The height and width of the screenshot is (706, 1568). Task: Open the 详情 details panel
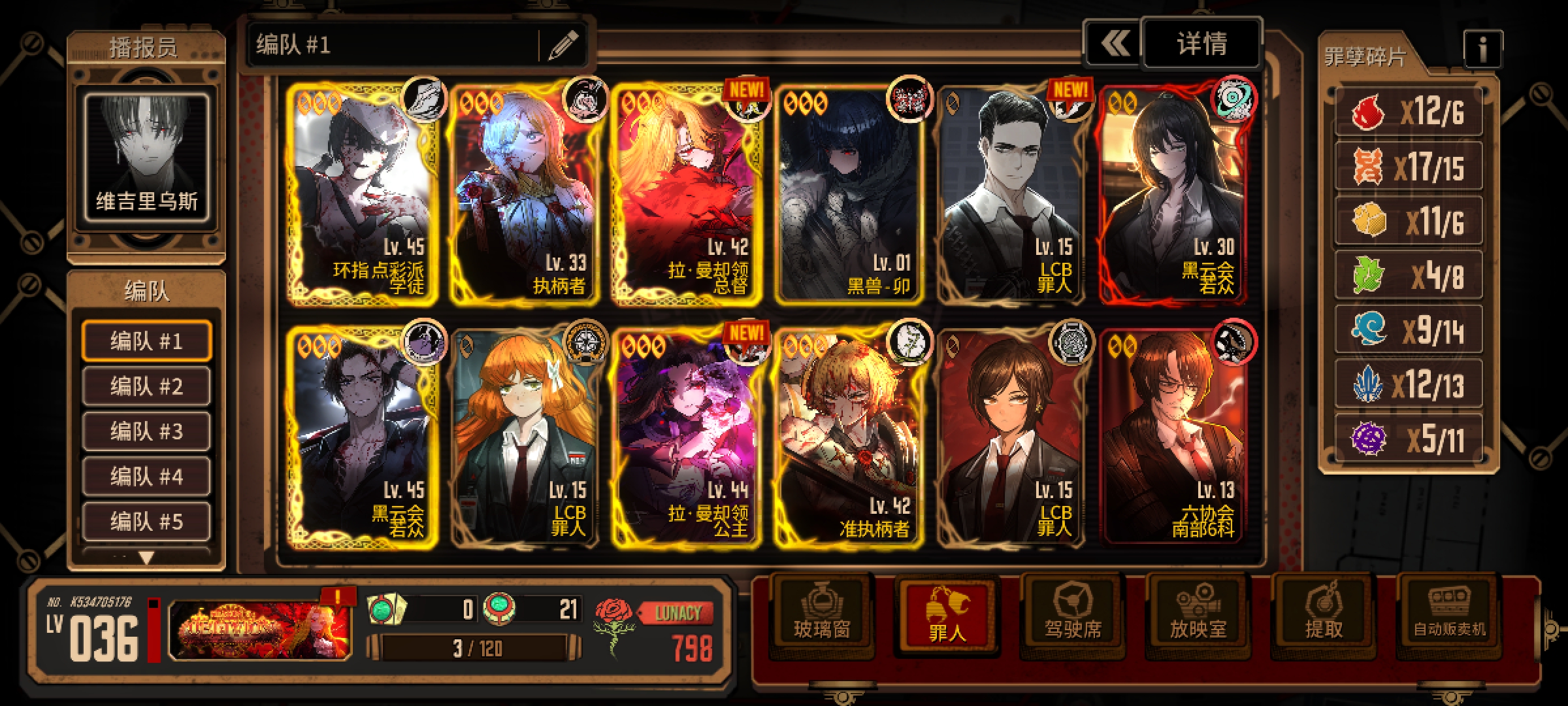[1201, 44]
